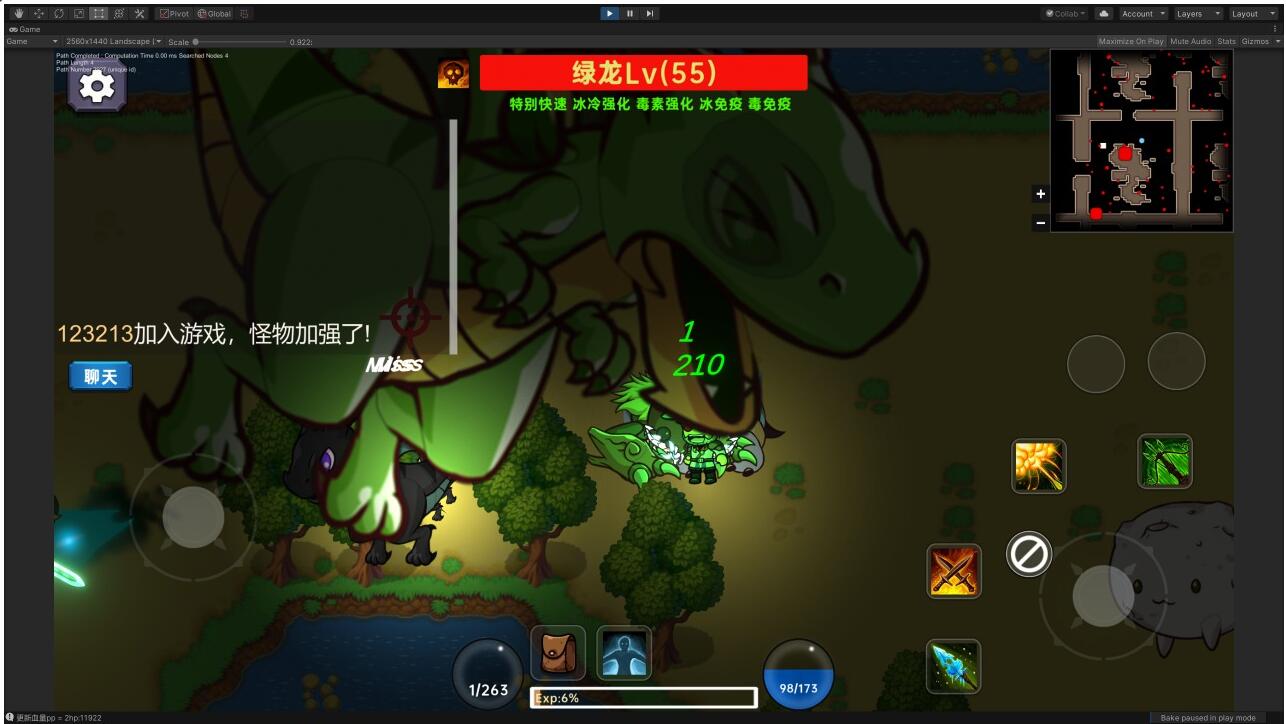Screen dimensions: 1286x724
Task: Activate the golden burst skill
Action: (x=1038, y=466)
